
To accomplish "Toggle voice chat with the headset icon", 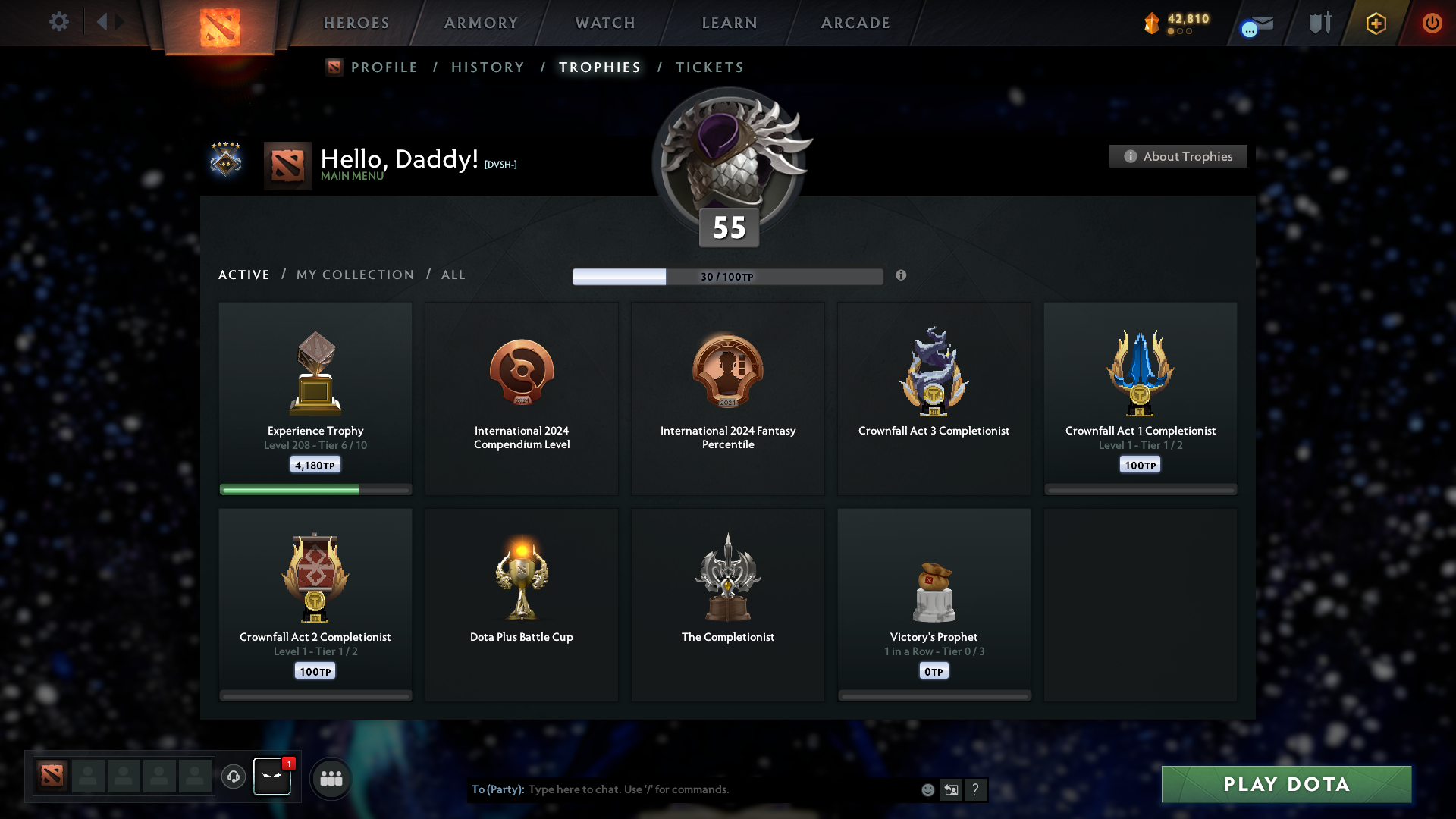I will pyautogui.click(x=234, y=777).
